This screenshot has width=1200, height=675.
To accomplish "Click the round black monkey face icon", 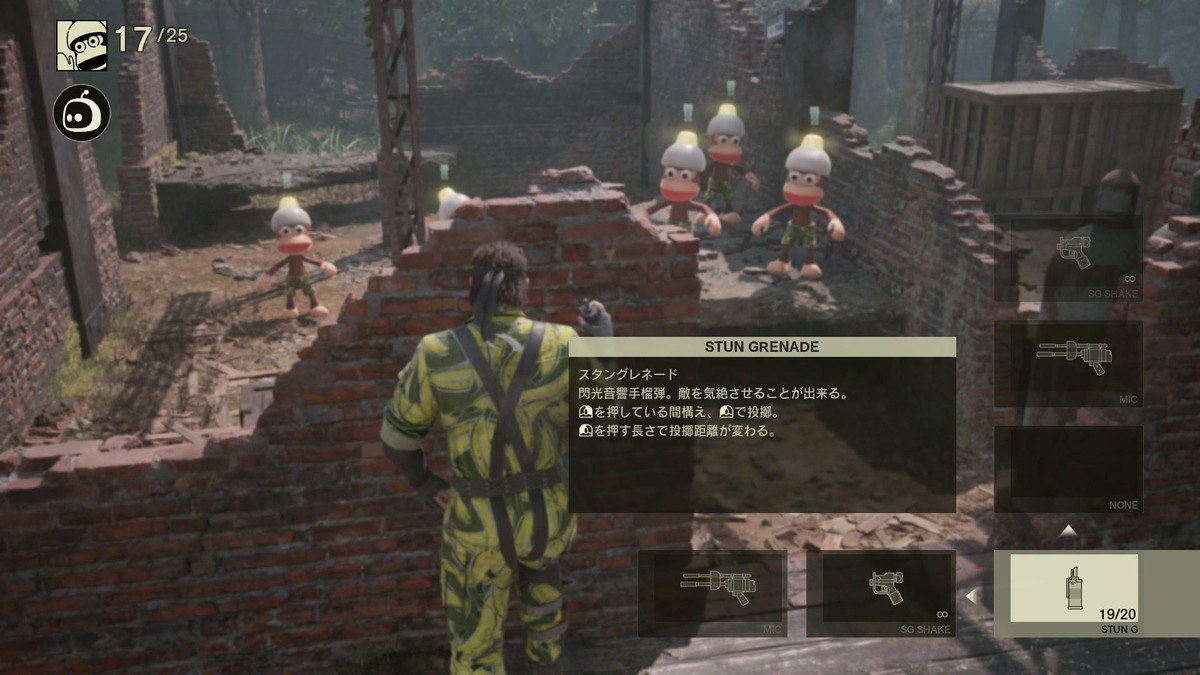I will coord(81,112).
